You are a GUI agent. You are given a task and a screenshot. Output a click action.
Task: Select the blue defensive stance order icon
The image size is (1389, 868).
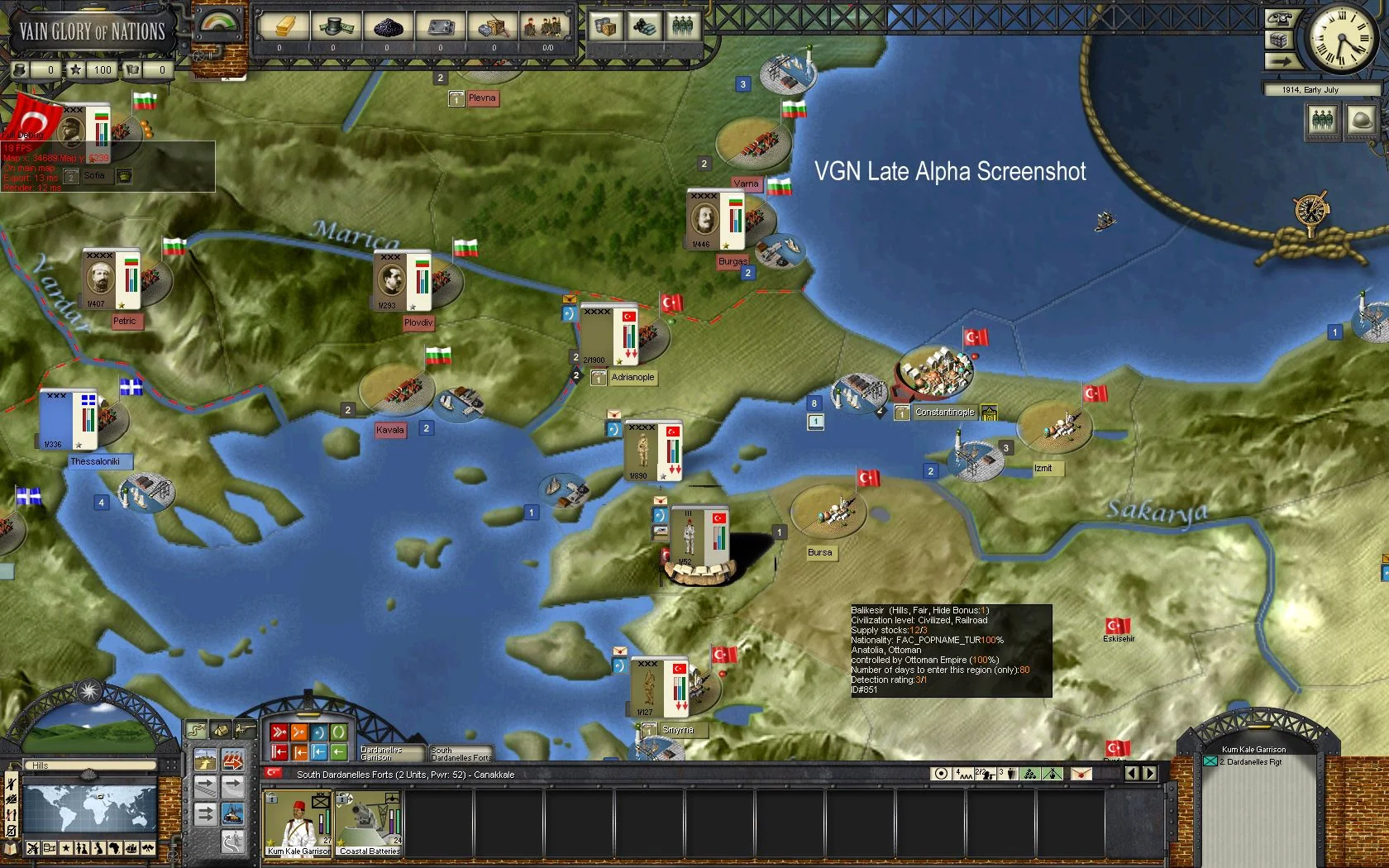pos(319,732)
